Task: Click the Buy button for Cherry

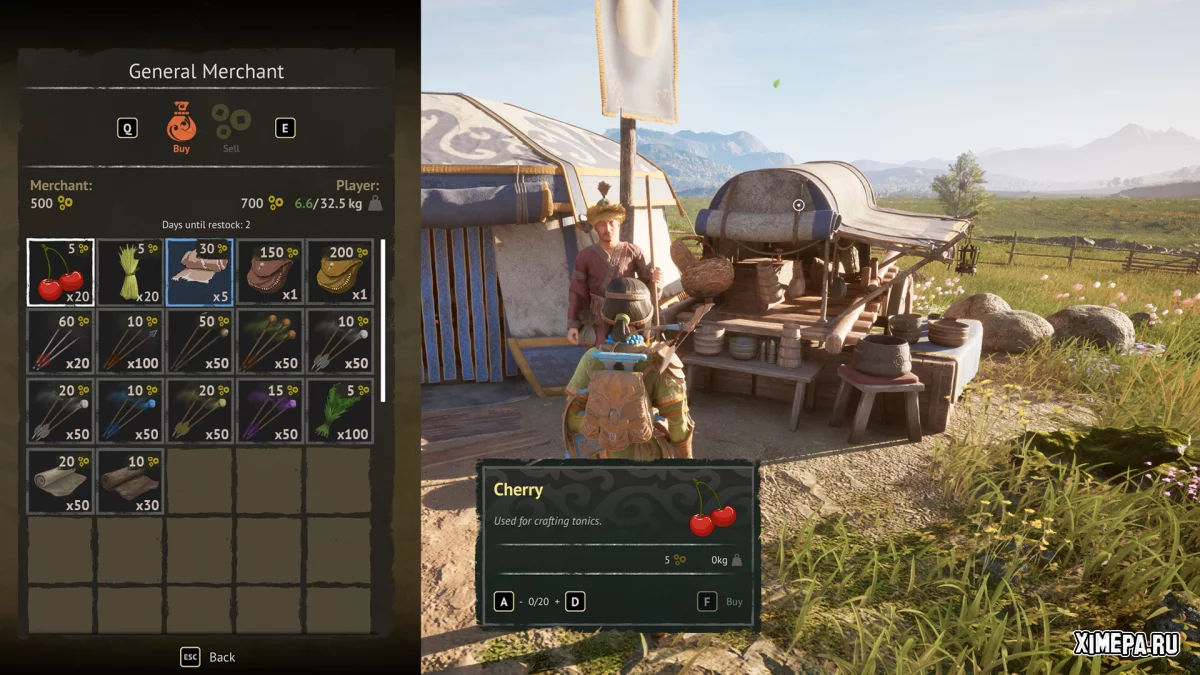Action: (722, 602)
